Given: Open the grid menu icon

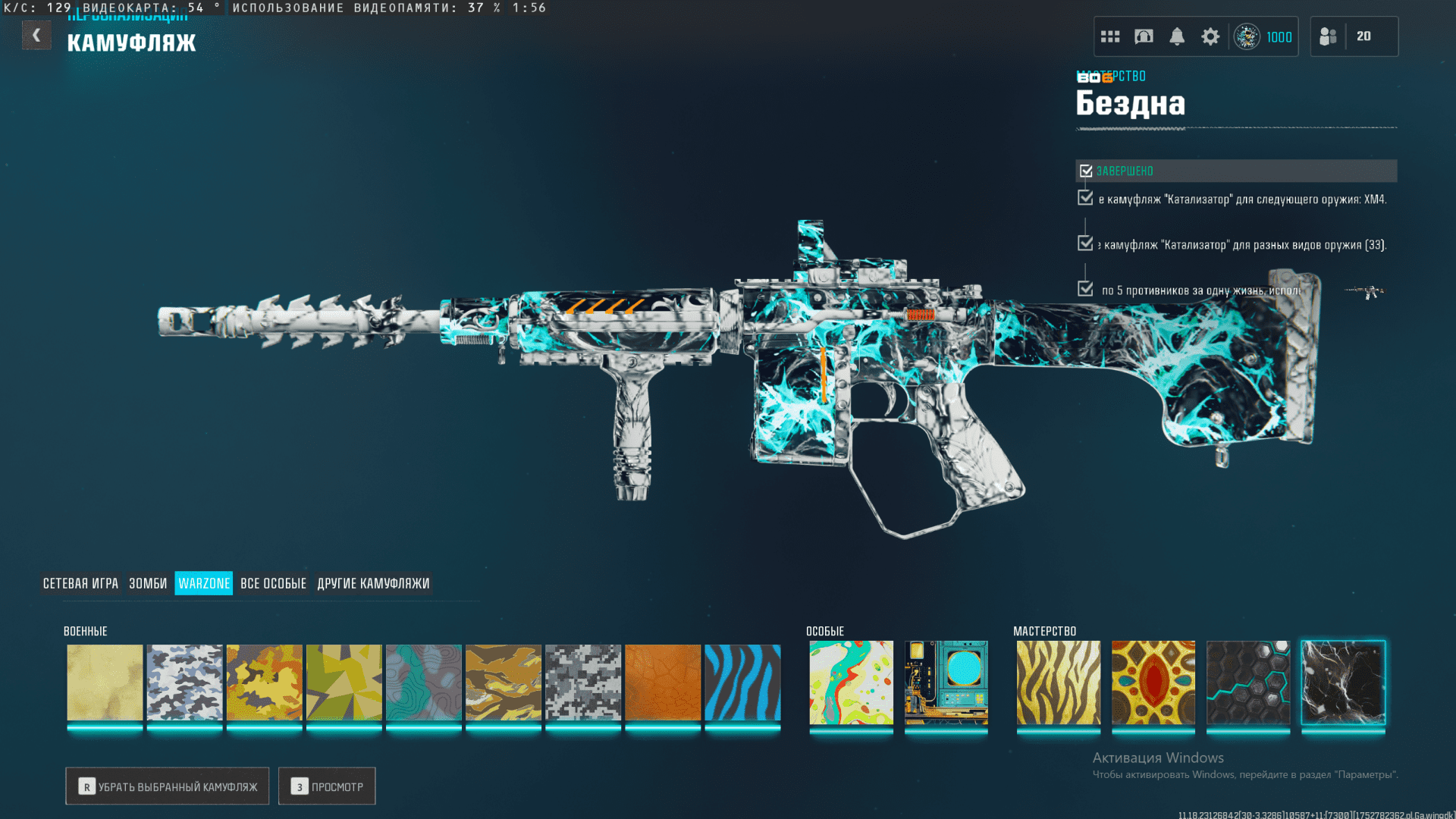Looking at the screenshot, I should point(1110,36).
